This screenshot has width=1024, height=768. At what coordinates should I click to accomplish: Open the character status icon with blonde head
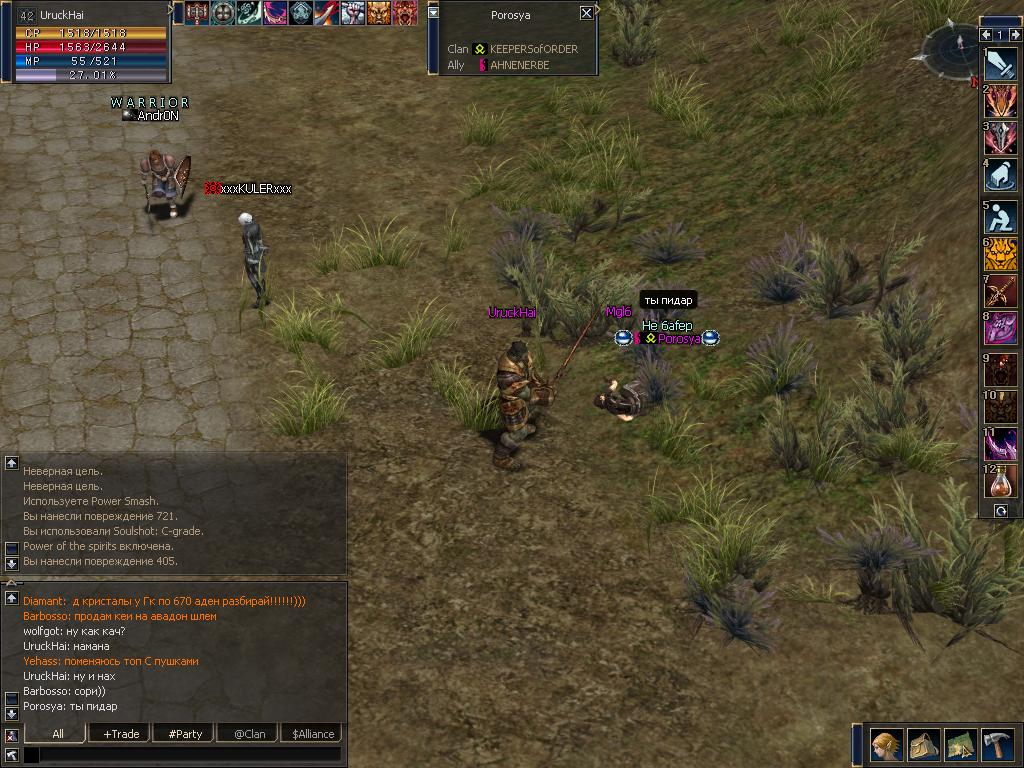coord(887,746)
